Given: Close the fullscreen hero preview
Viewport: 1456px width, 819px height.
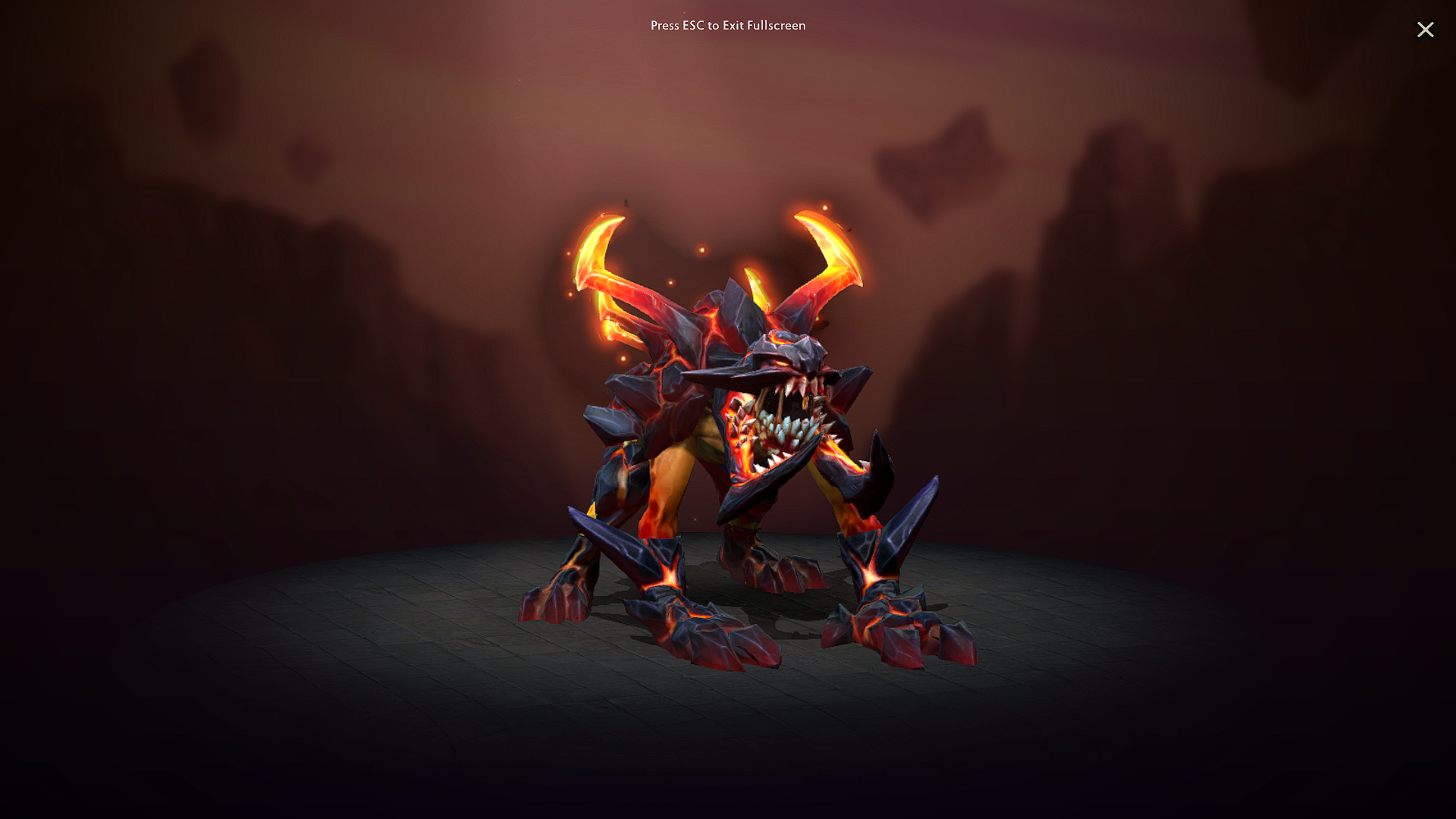Looking at the screenshot, I should (1426, 30).
